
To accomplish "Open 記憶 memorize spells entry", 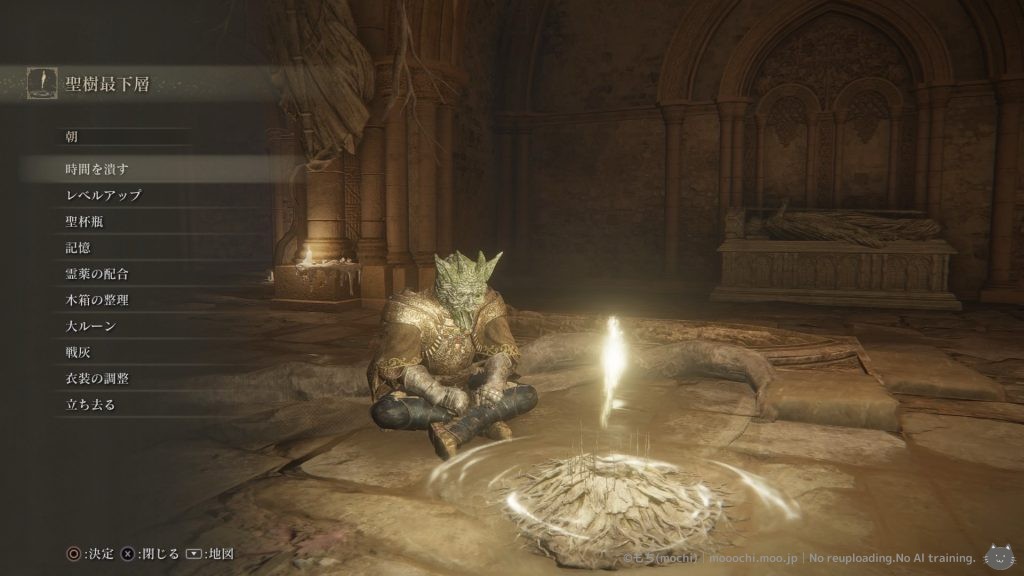I will tap(78, 247).
